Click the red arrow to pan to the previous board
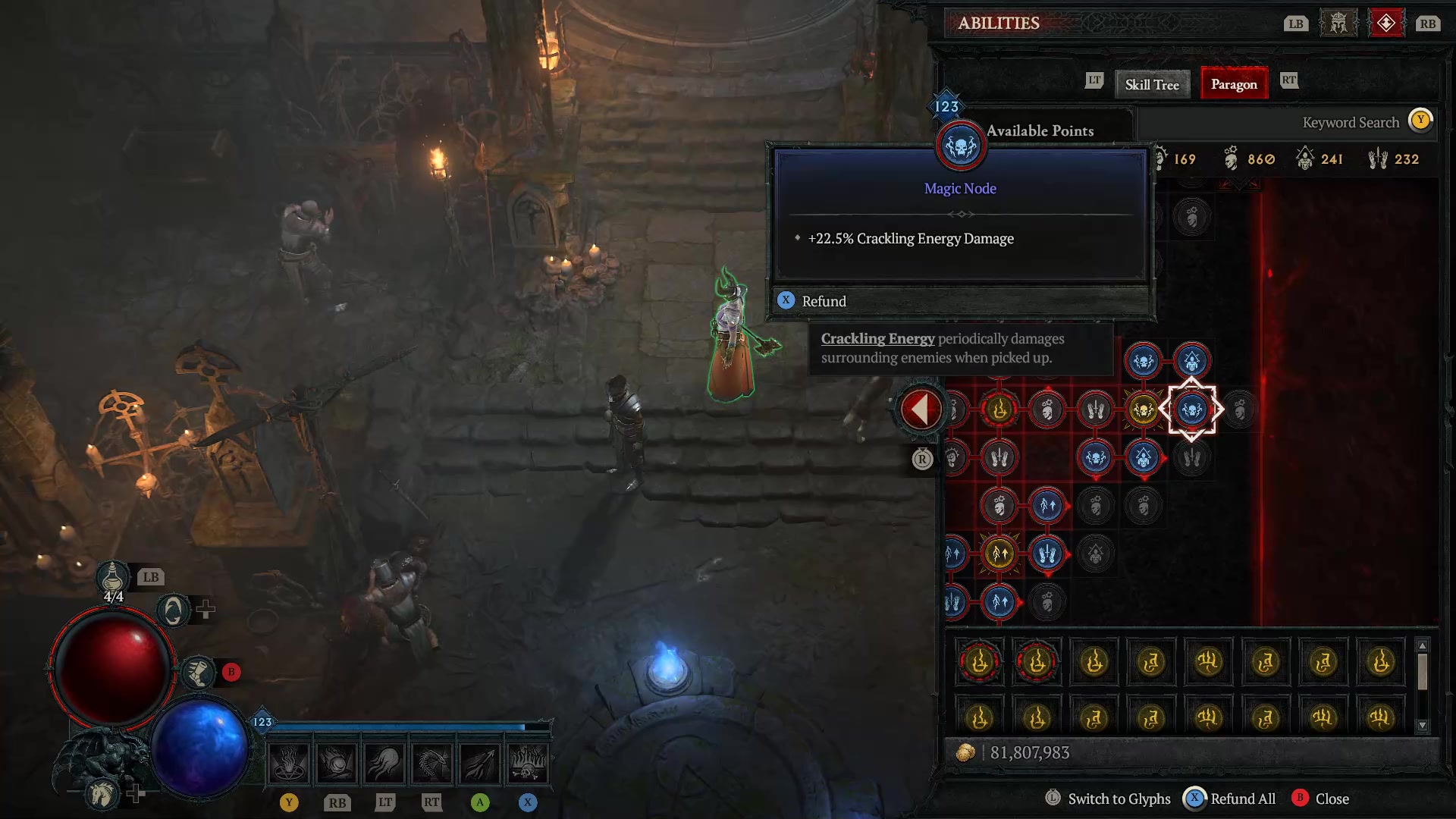This screenshot has height=819, width=1456. [920, 408]
